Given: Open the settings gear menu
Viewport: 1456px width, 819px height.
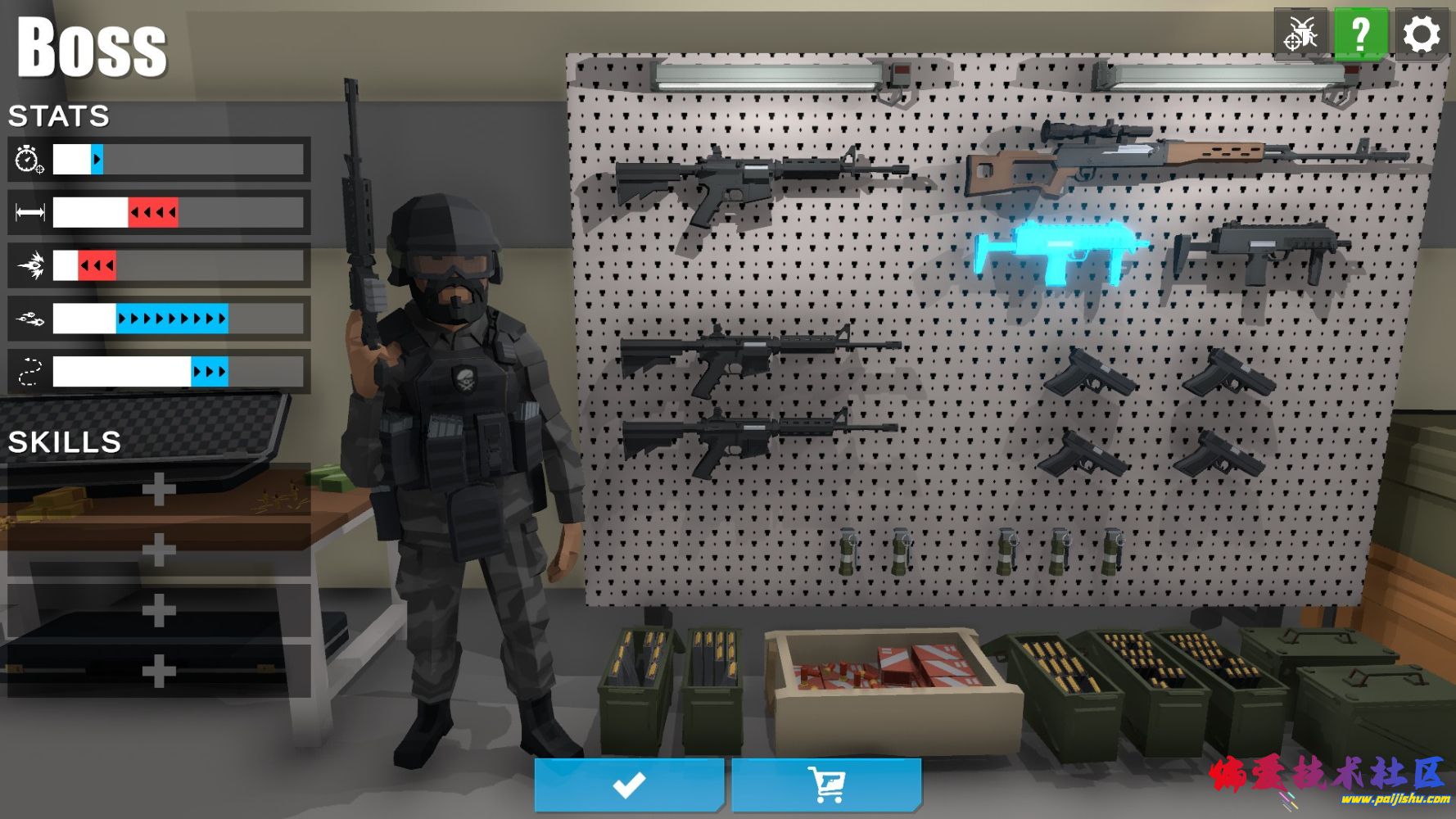Looking at the screenshot, I should click(1421, 34).
